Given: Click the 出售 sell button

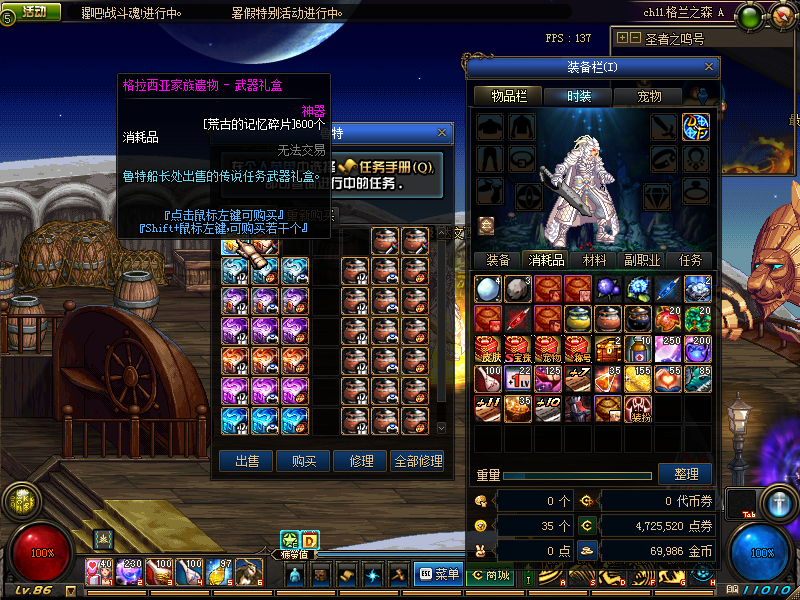Looking at the screenshot, I should (x=246, y=461).
